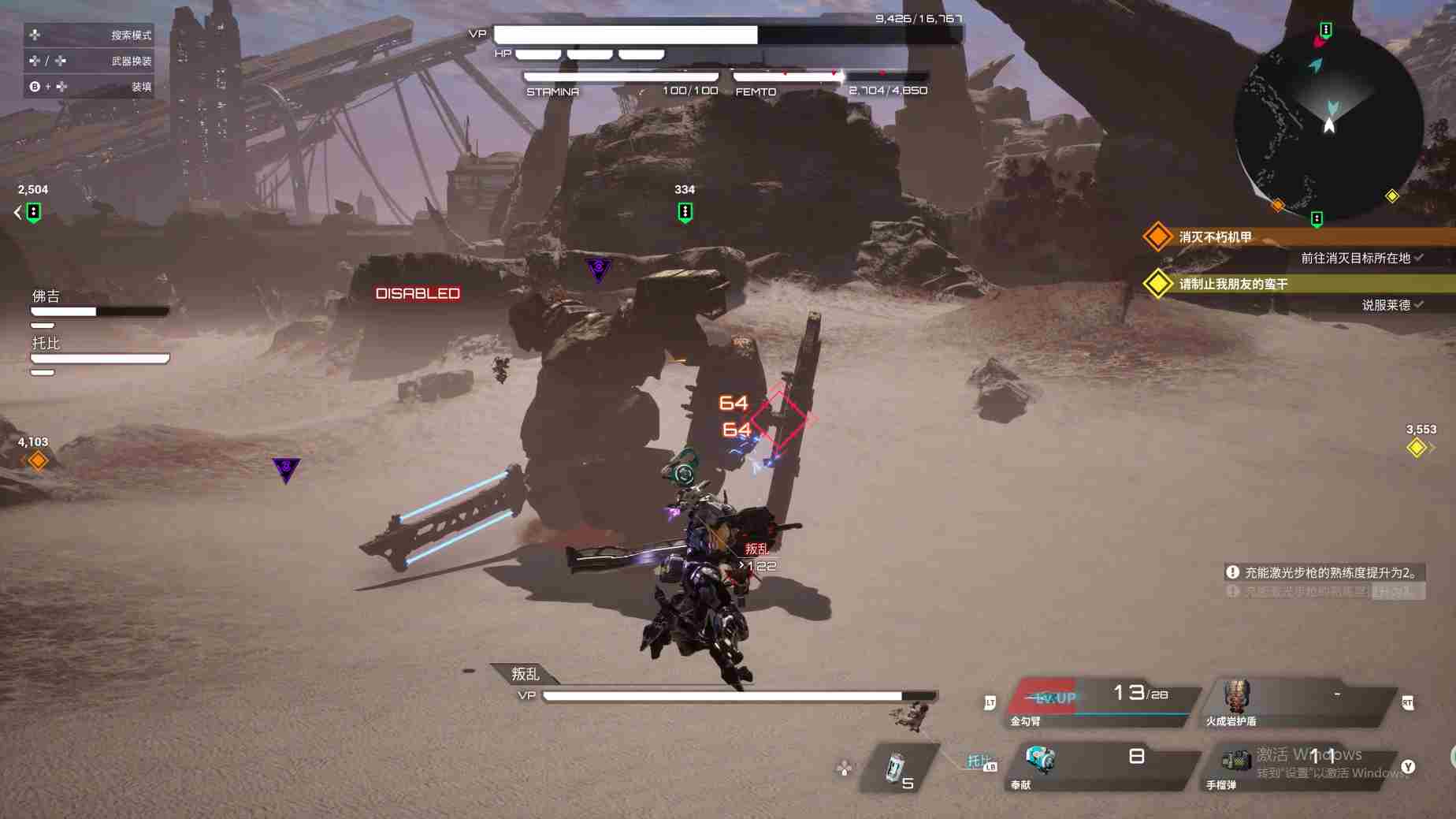This screenshot has height=819, width=1456.
Task: Click the yellow diamond marker on the minimap
Action: point(1392,195)
